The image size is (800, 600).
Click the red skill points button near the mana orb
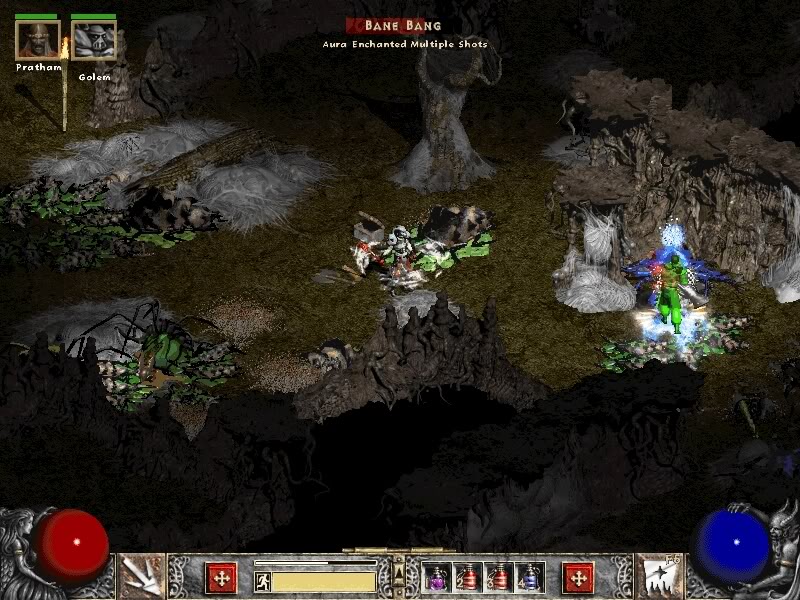tap(578, 577)
